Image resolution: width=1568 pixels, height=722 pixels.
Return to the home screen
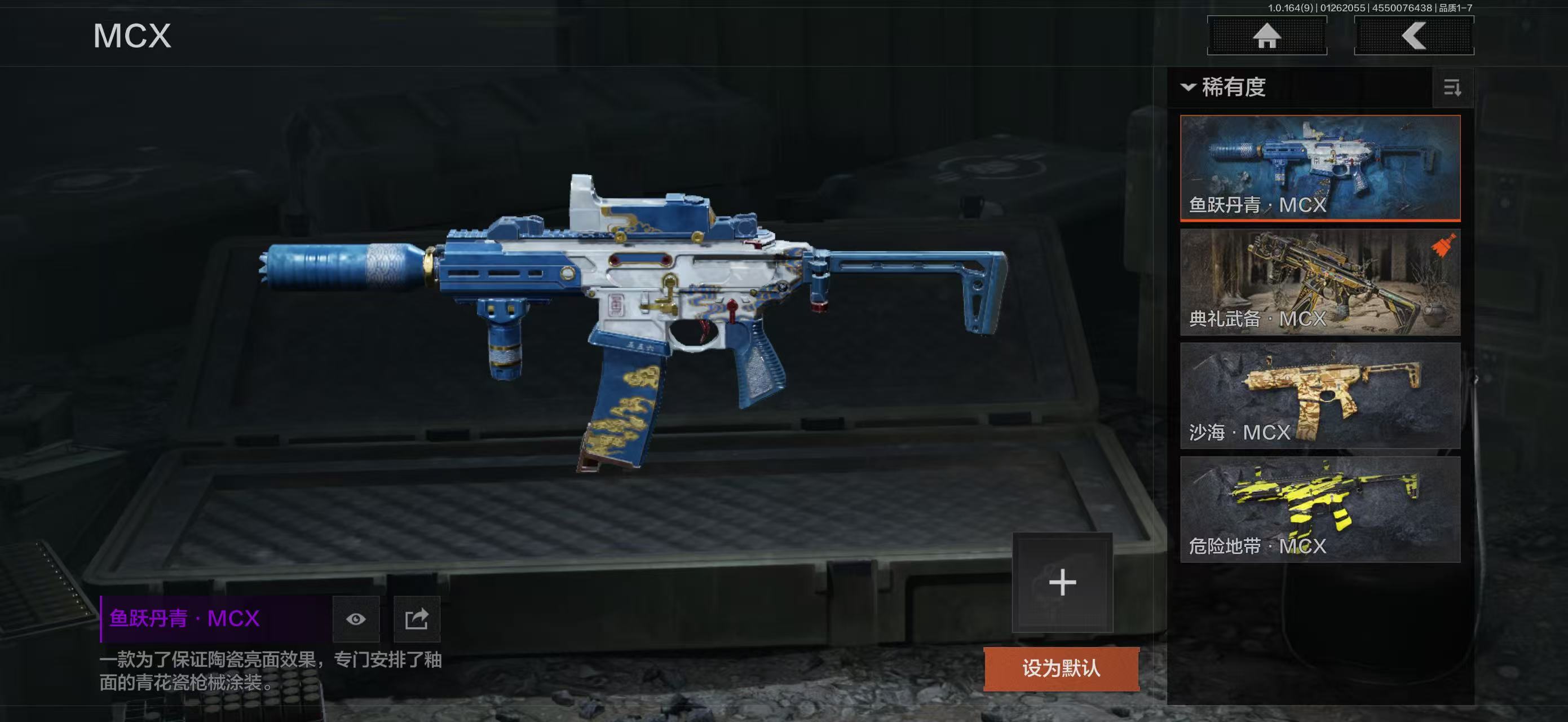click(1267, 36)
